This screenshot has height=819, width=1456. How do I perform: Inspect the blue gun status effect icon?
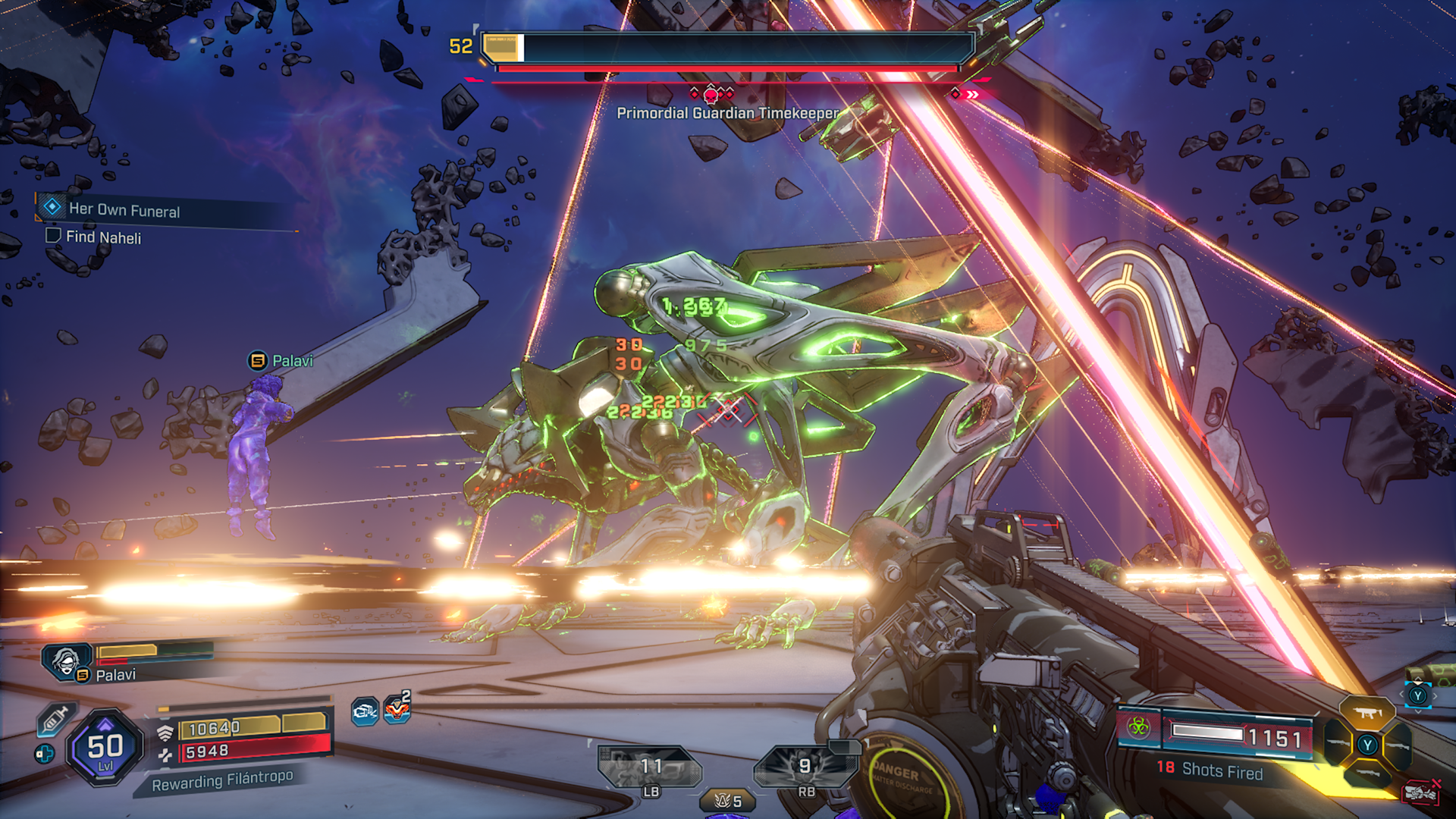tap(365, 711)
